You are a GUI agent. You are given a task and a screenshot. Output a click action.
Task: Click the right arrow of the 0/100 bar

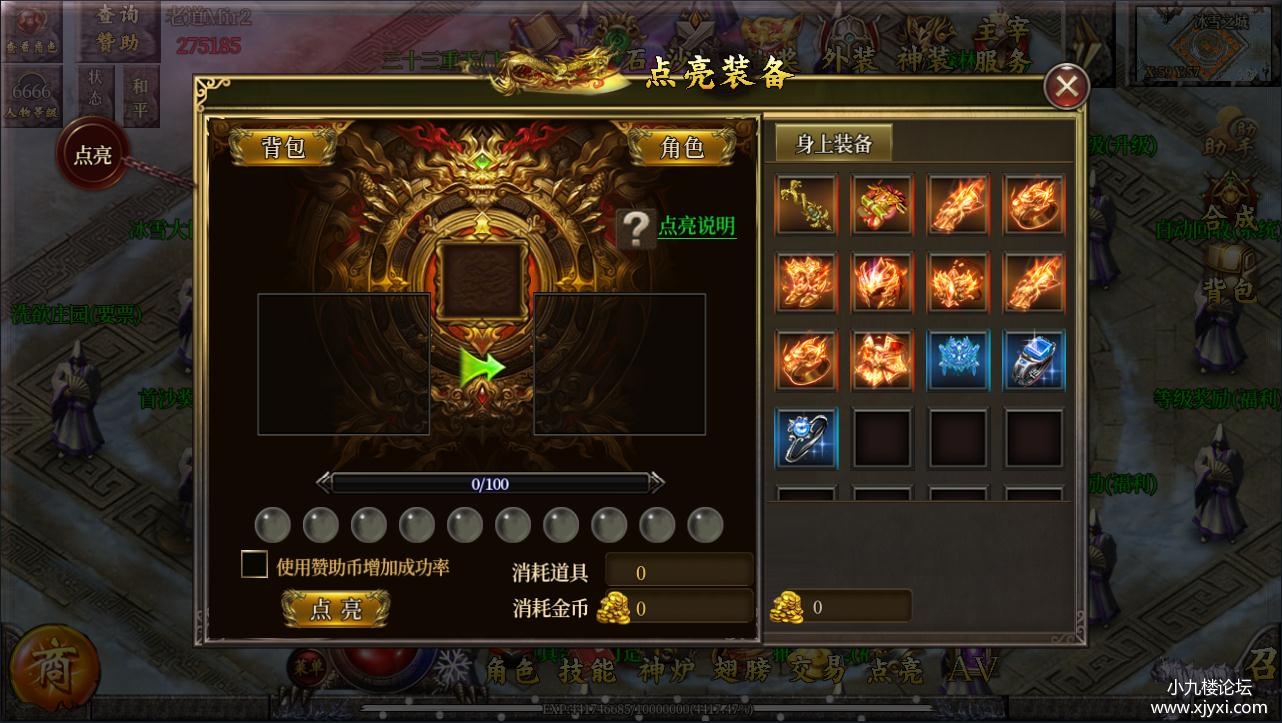(x=656, y=483)
